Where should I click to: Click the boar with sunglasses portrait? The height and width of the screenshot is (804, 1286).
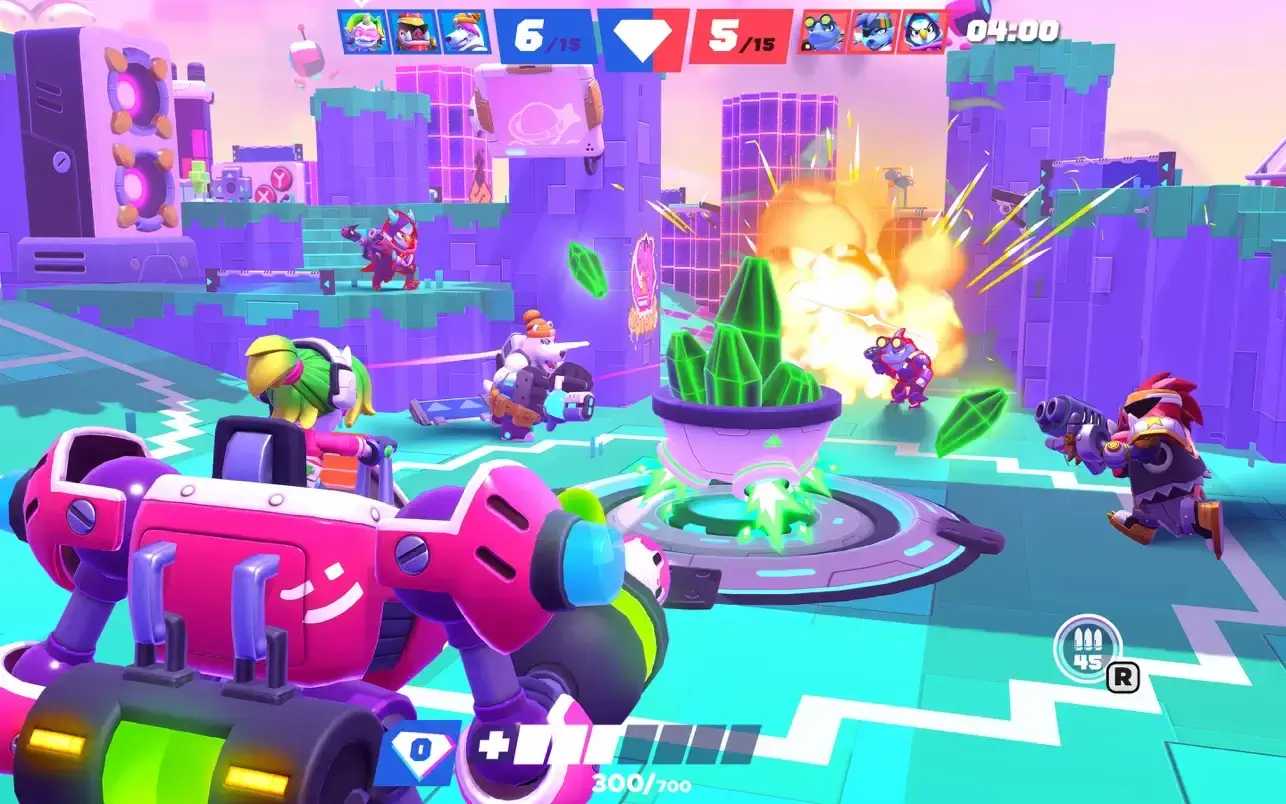(412, 32)
